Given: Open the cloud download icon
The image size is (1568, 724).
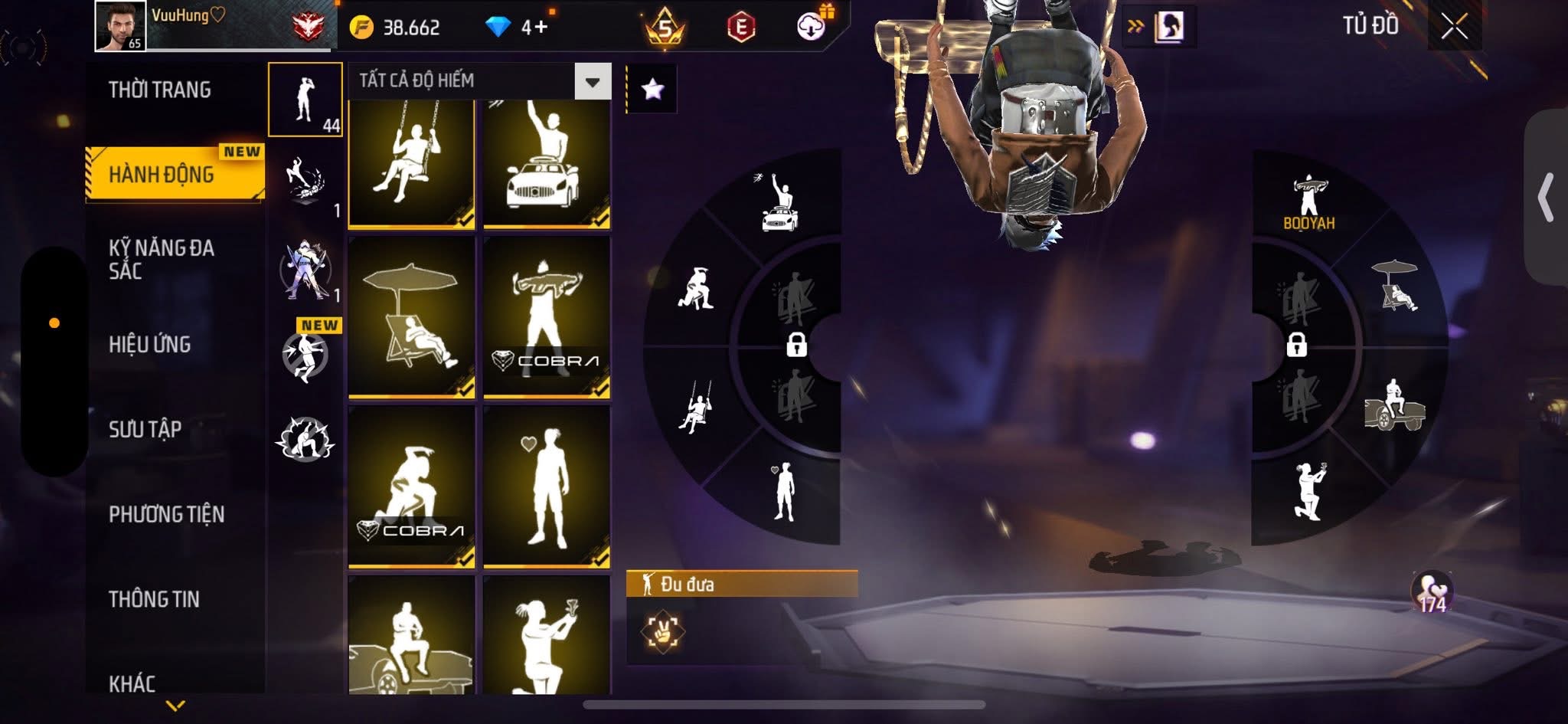Looking at the screenshot, I should pos(812,28).
